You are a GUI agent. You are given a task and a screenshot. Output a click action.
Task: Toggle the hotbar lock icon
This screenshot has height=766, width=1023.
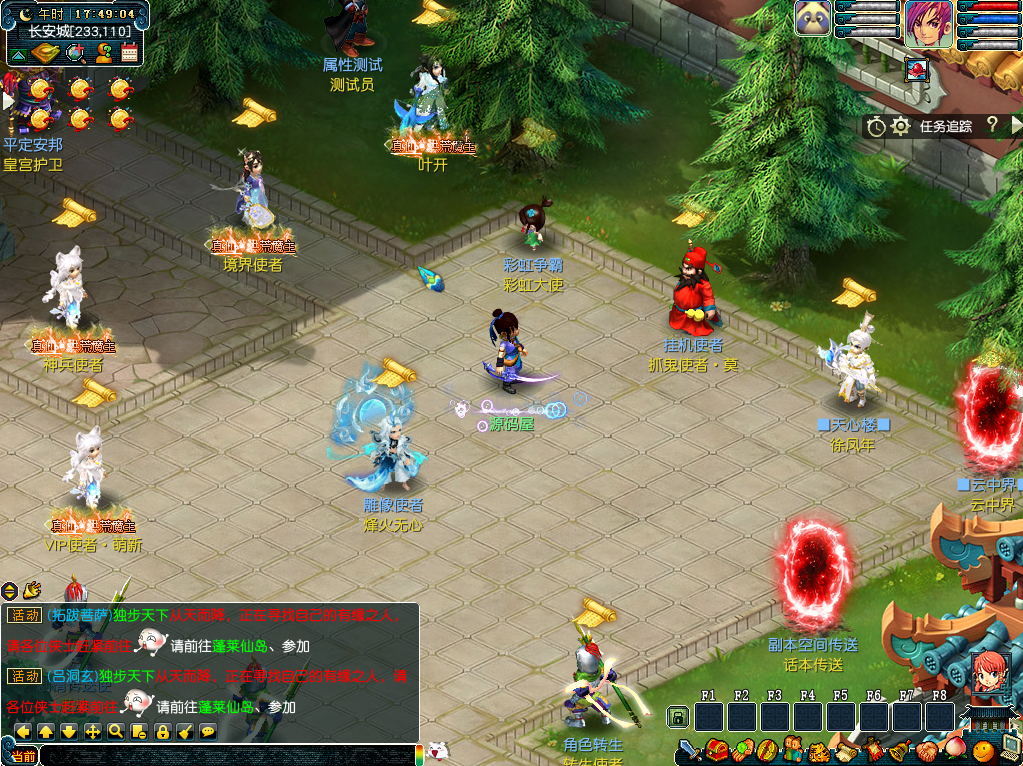tap(678, 716)
